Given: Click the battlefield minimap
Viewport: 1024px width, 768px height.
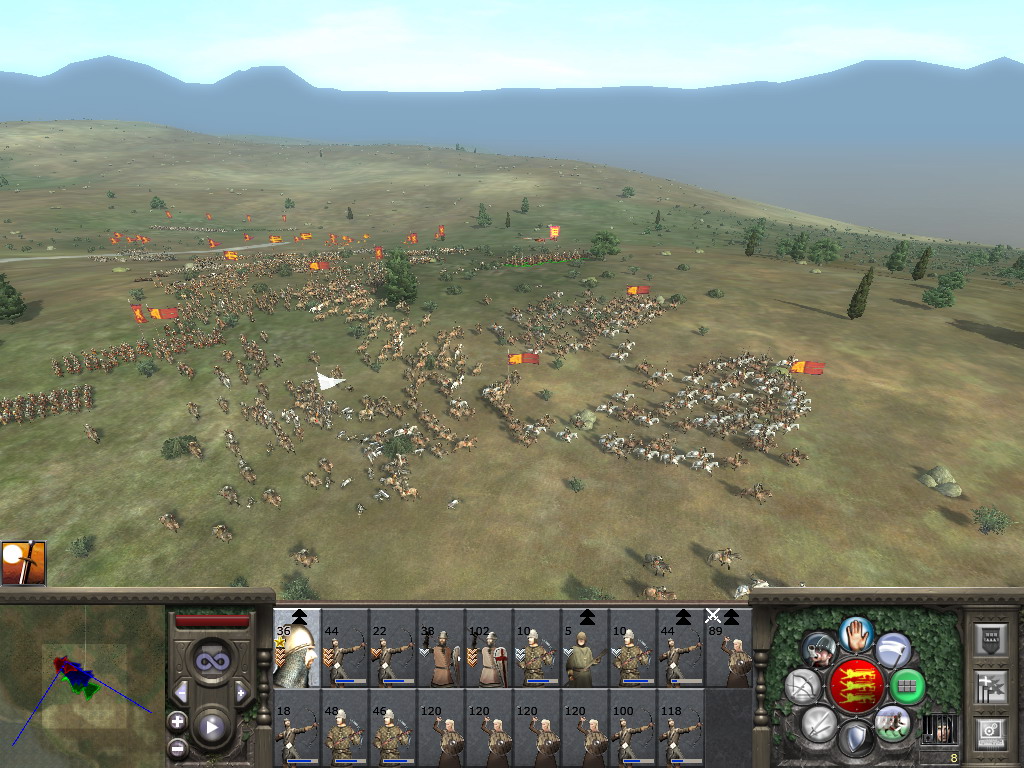Looking at the screenshot, I should coord(82,685).
